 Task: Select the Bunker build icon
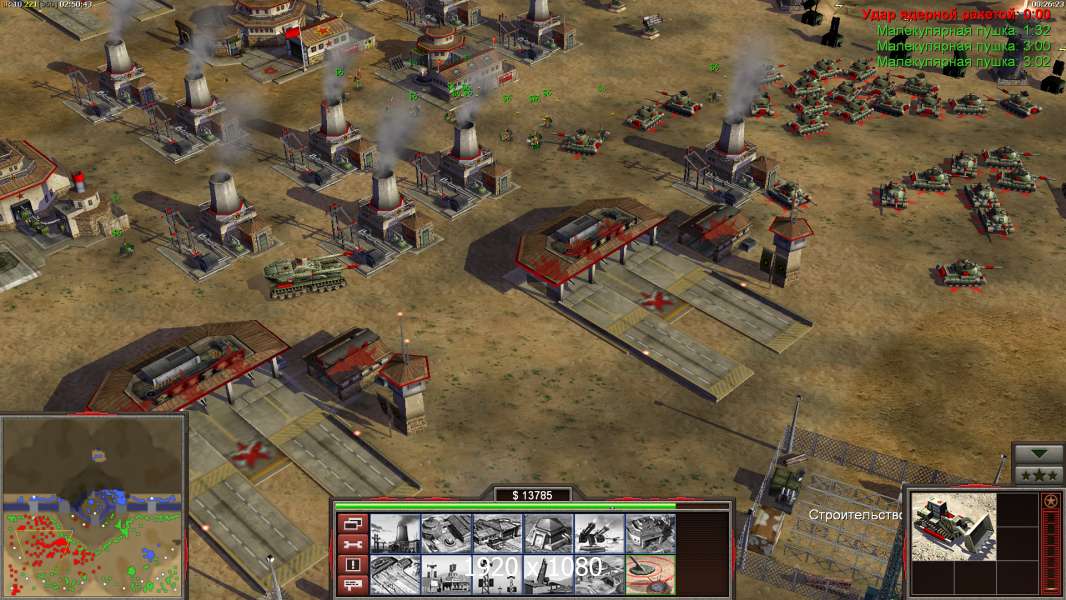pyautogui.click(x=548, y=534)
